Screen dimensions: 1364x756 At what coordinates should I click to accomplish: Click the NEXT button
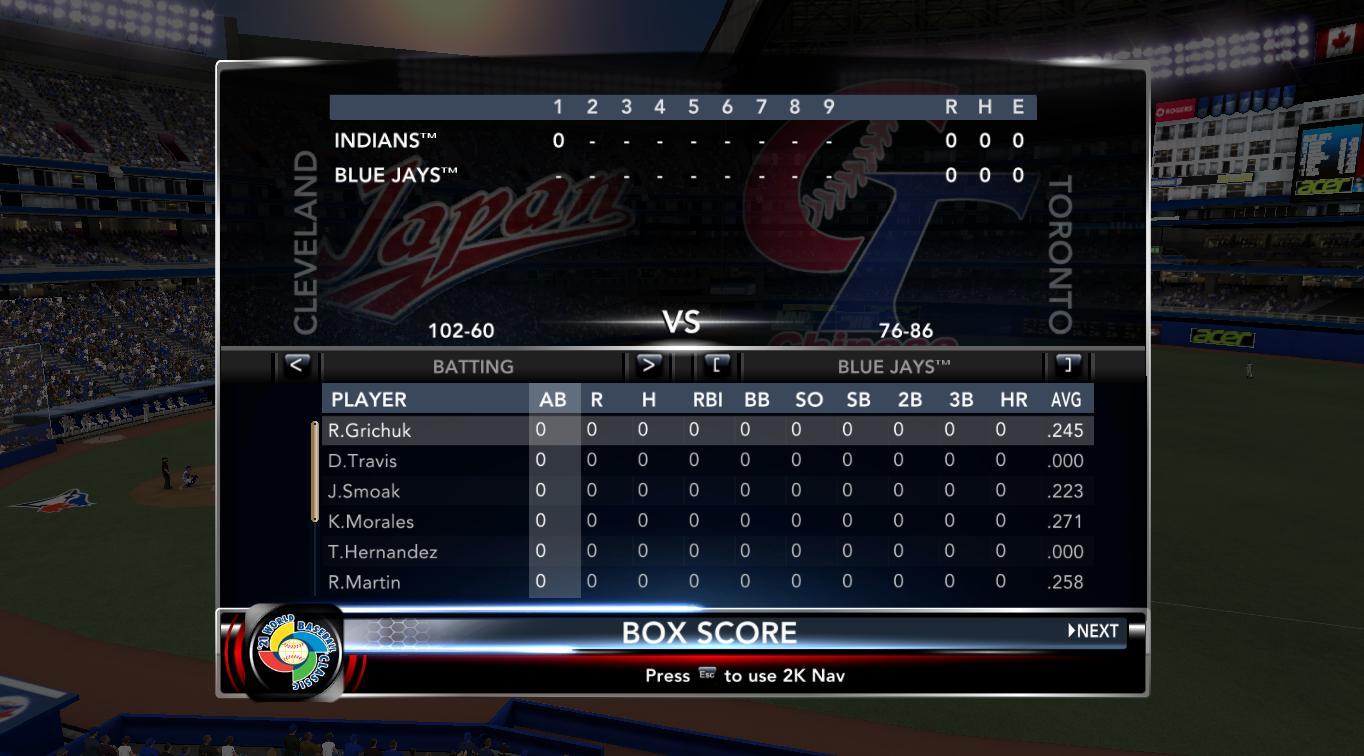point(1093,631)
